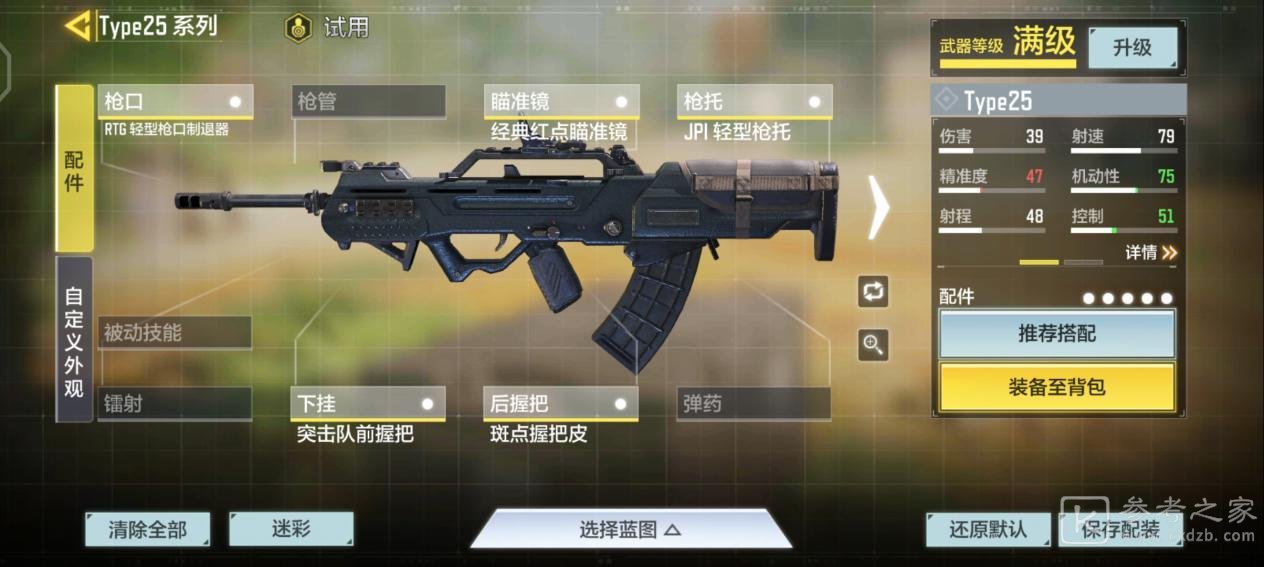The height and width of the screenshot is (567, 1264).
Task: Select the 枪口 muzzle slot
Action: click(175, 102)
